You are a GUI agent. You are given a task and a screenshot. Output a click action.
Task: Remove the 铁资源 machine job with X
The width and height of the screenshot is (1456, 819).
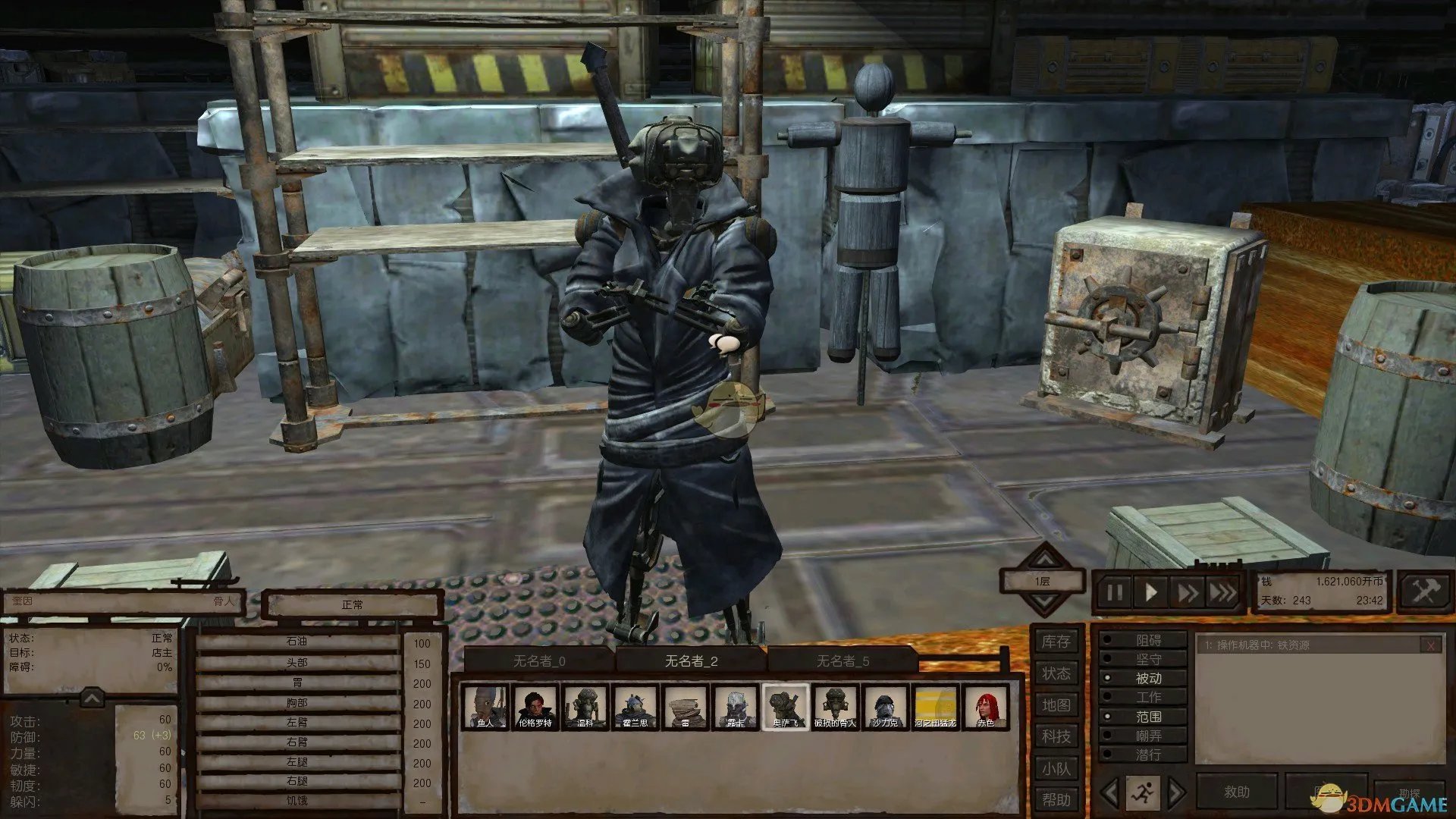tap(1430, 645)
